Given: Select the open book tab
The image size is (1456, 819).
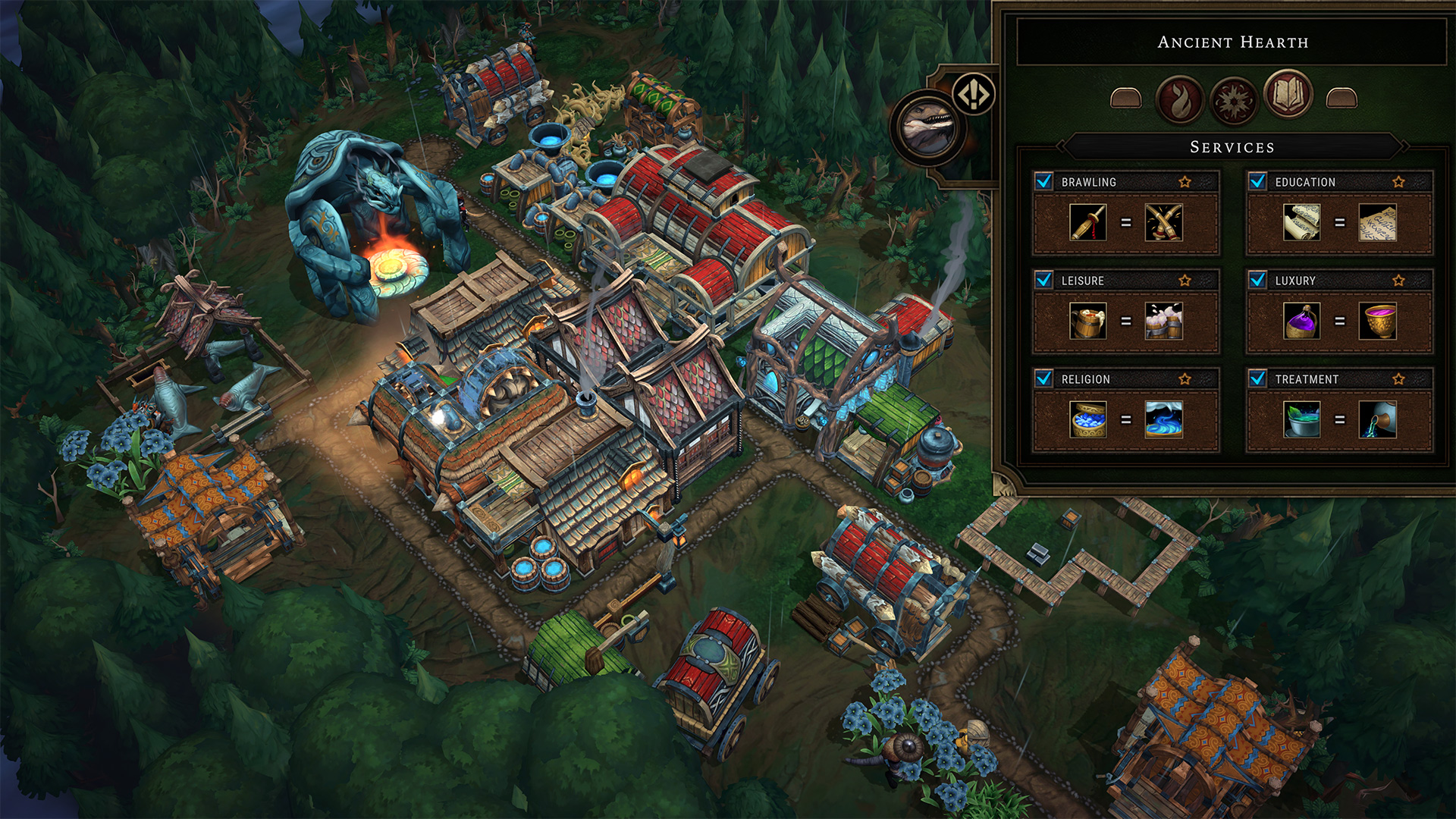Looking at the screenshot, I should [x=1288, y=95].
